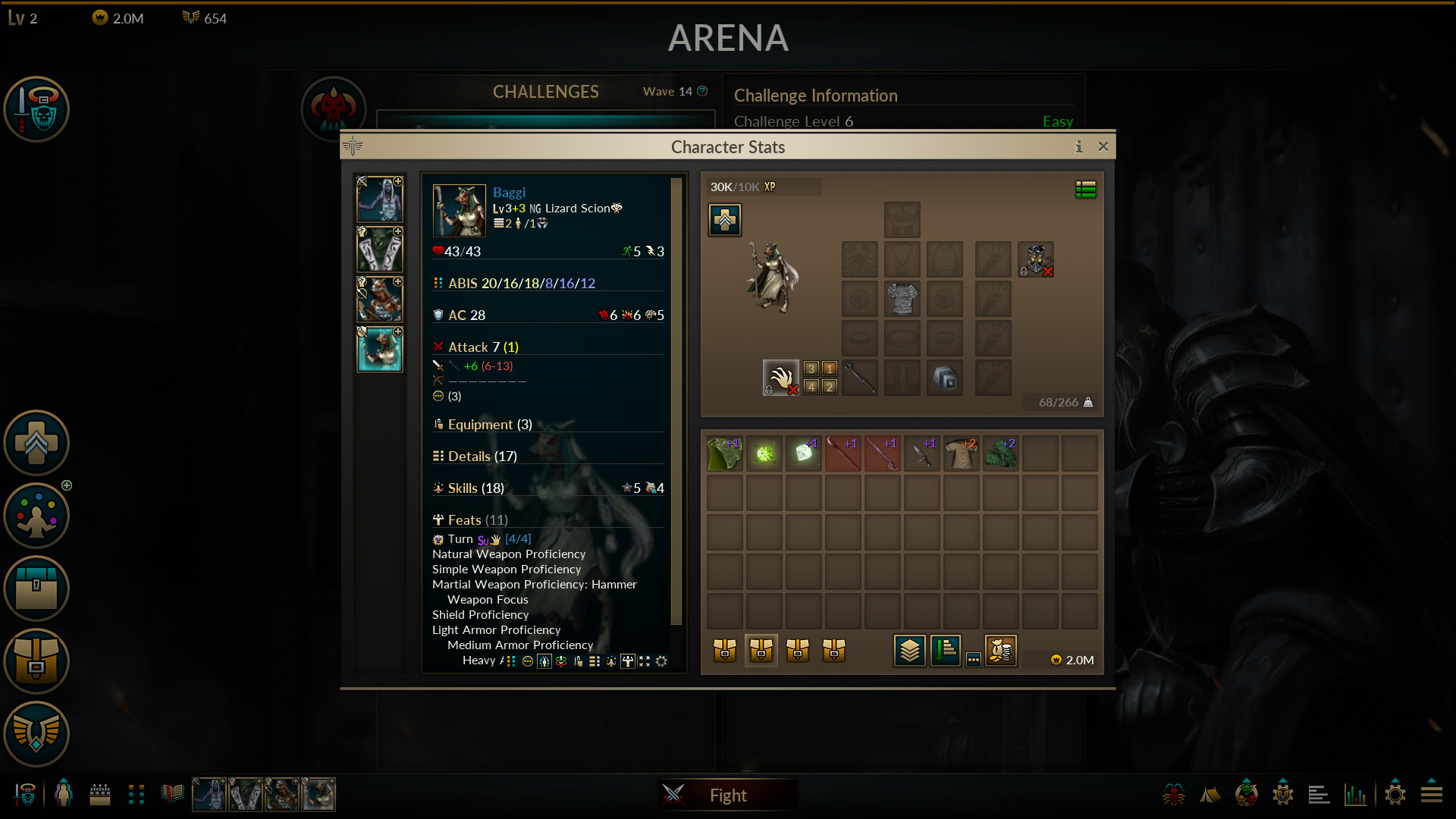
Task: View the statistics bar chart icon
Action: tap(1357, 794)
